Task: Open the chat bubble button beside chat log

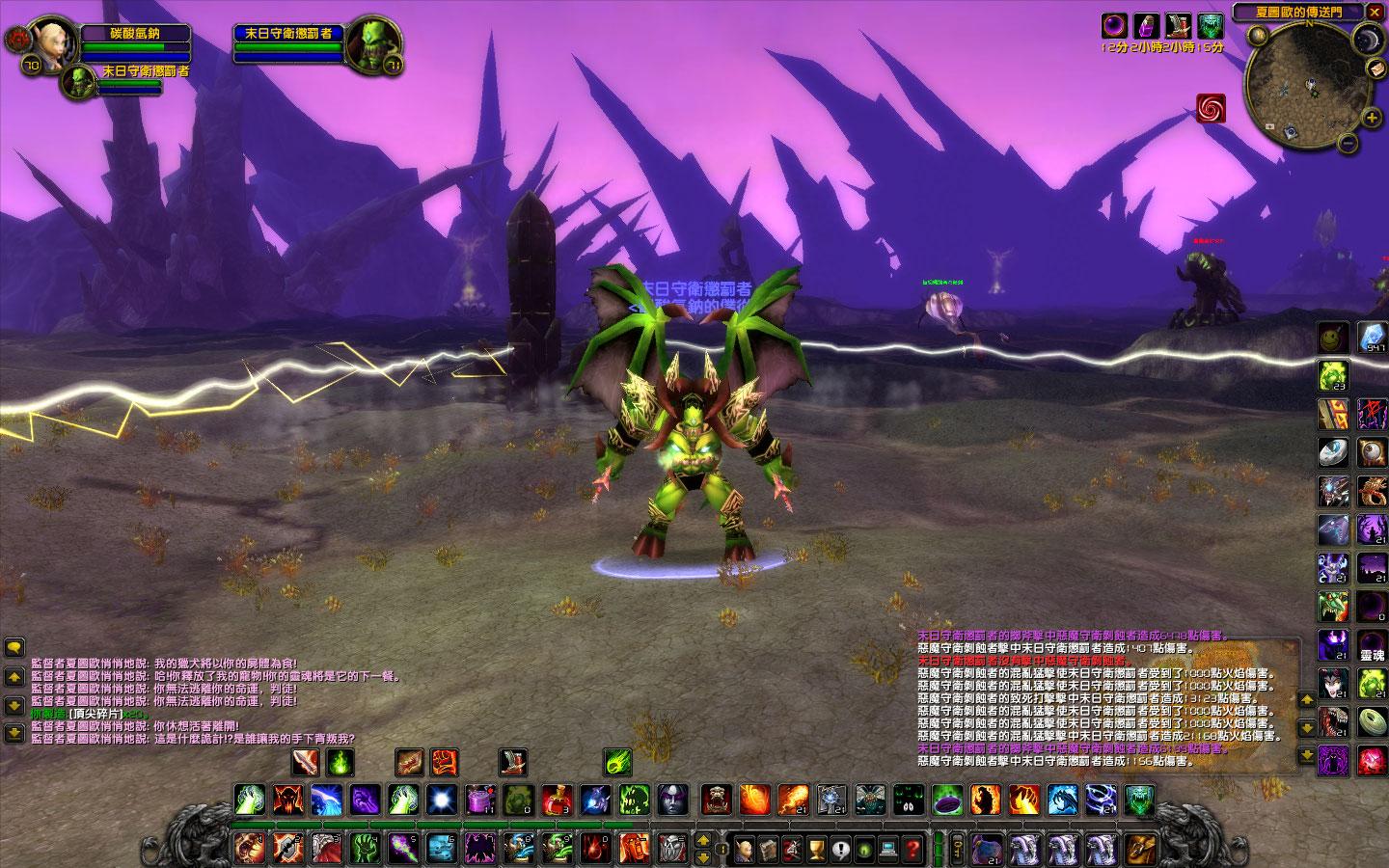Action: tap(14, 648)
